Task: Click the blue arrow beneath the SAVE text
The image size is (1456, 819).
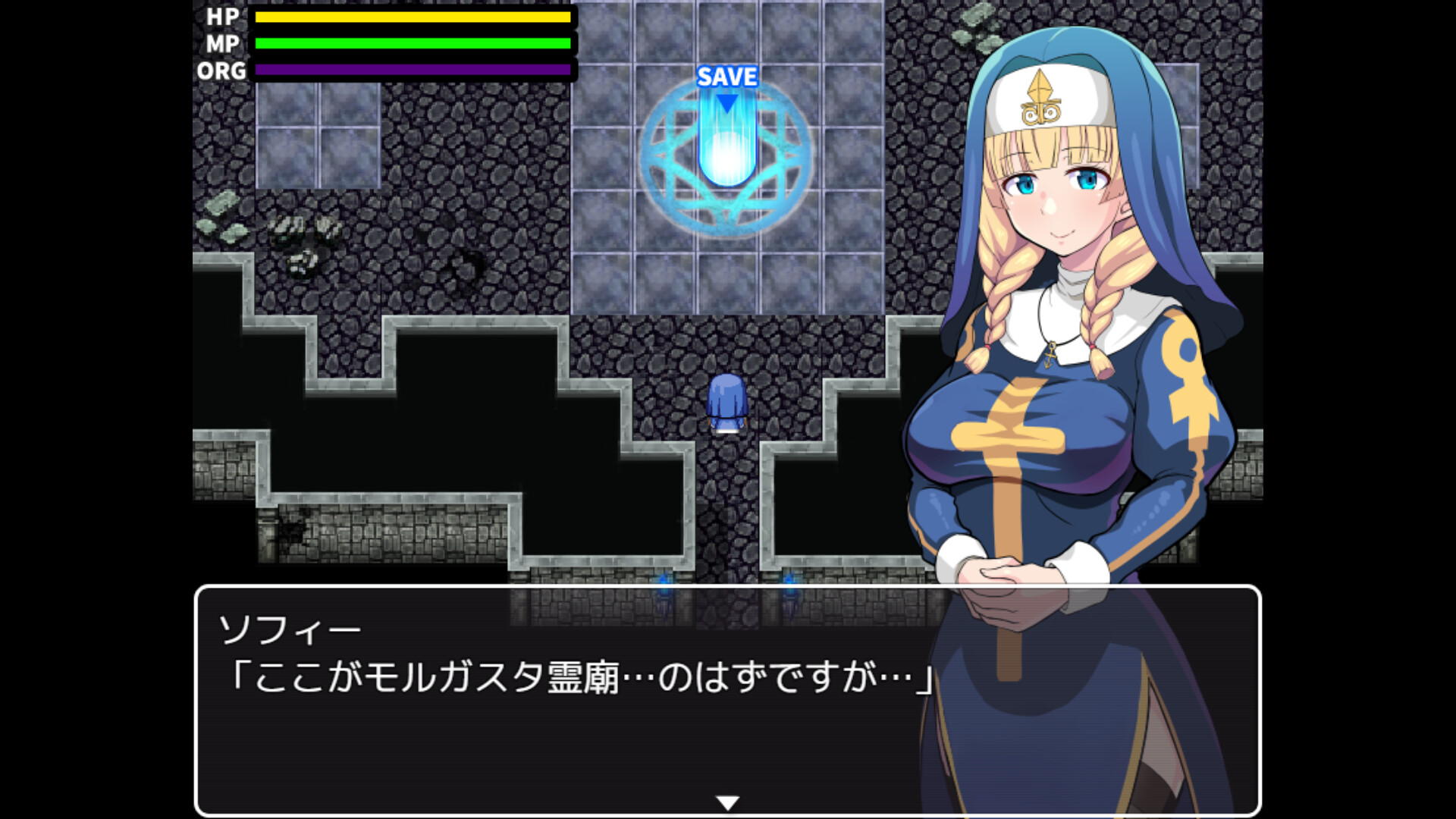Action: pos(728,102)
